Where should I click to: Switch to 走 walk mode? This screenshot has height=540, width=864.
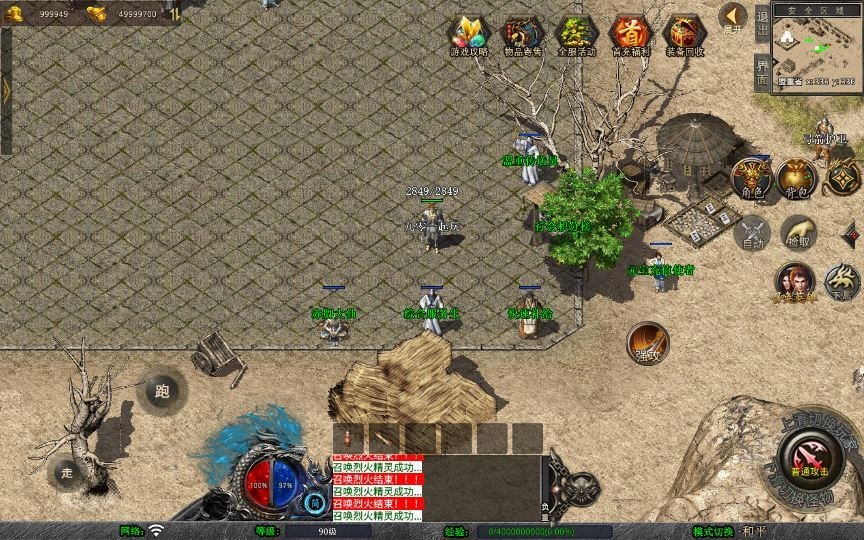point(67,471)
